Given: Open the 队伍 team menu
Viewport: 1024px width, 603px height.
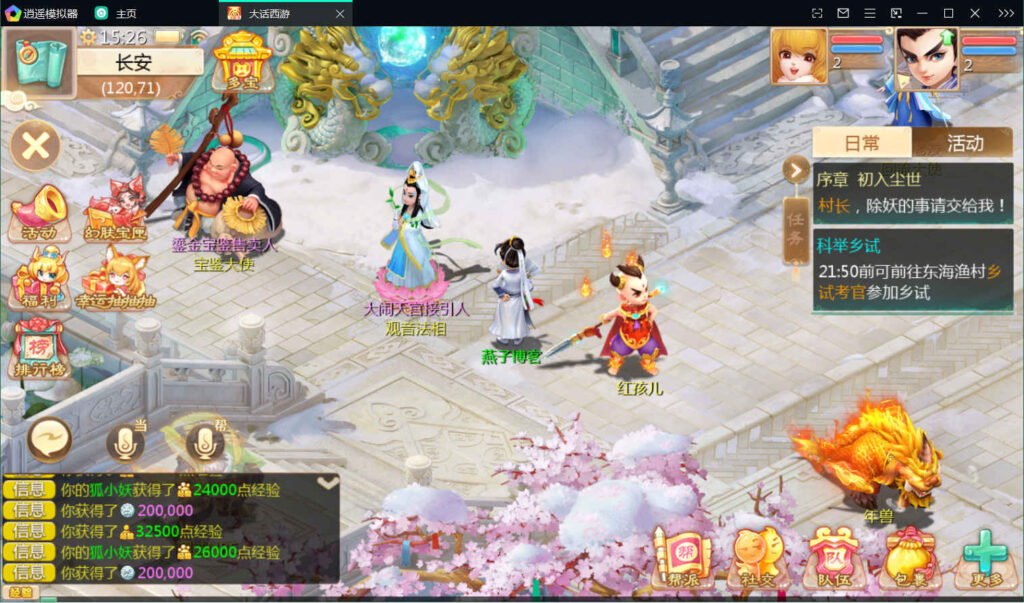Looking at the screenshot, I should pos(832,557).
